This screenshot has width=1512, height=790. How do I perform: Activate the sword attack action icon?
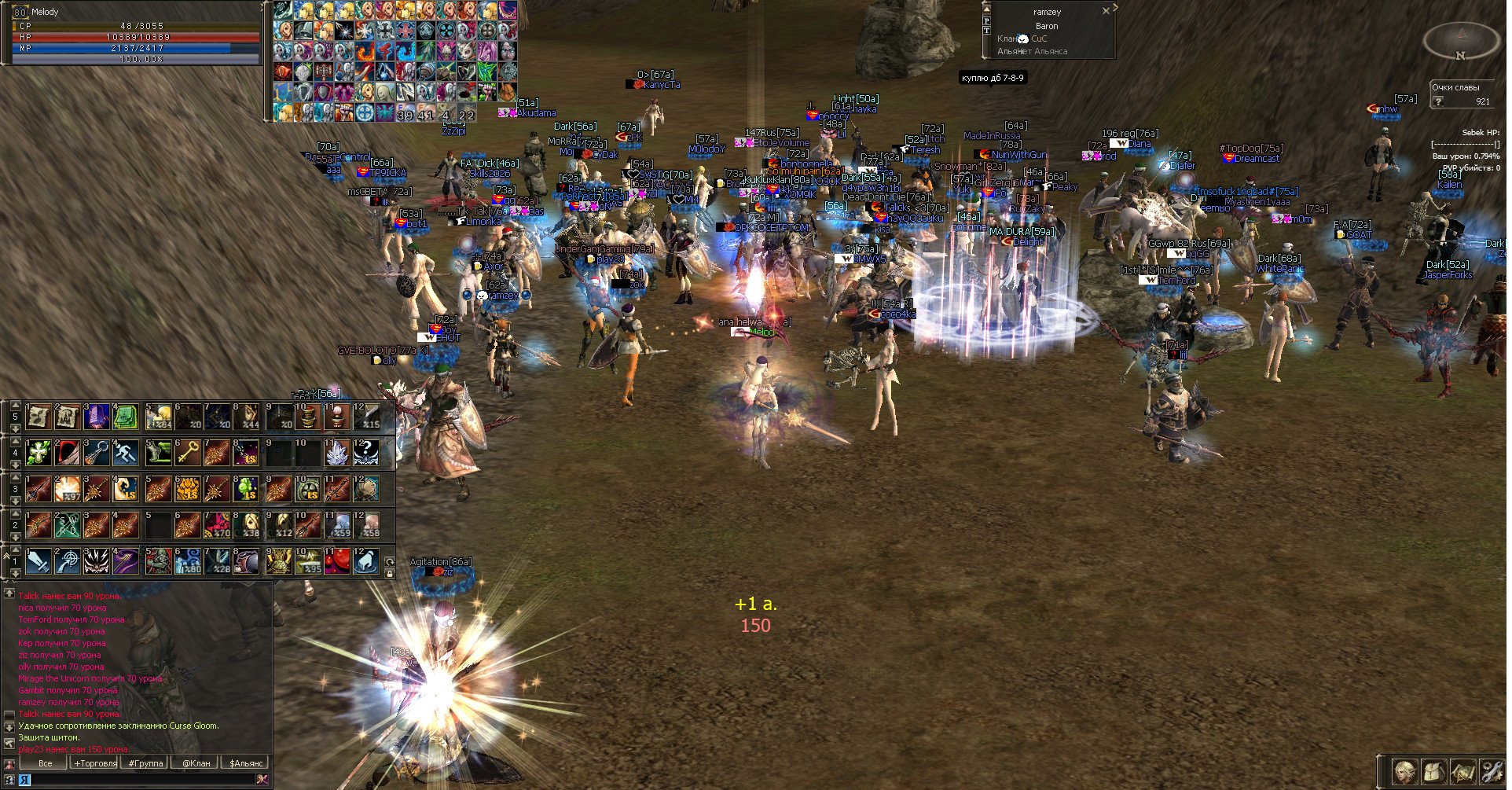(39, 561)
